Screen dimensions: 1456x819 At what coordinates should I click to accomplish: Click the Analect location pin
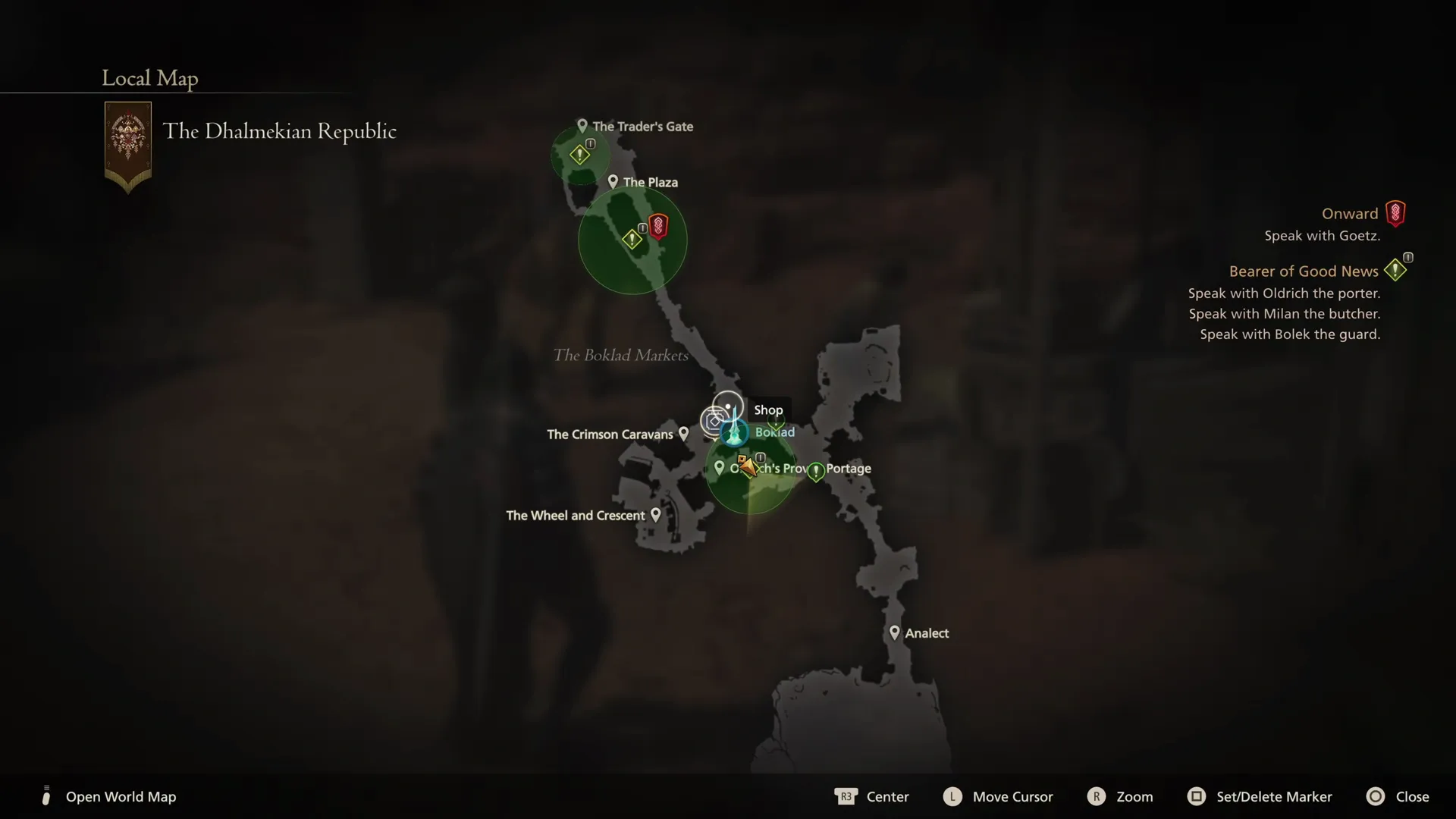click(896, 632)
